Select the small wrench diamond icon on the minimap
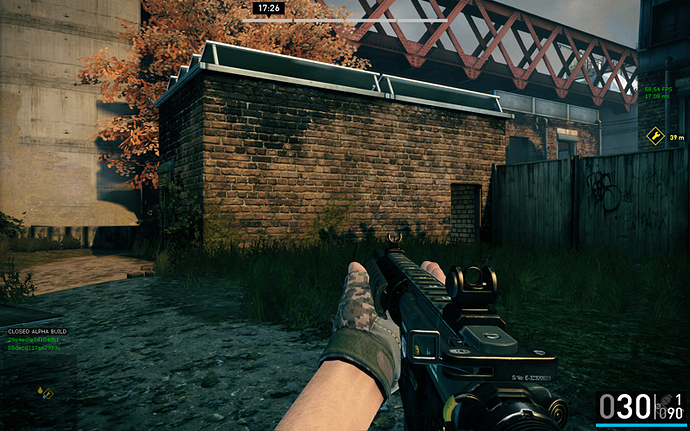 47,393
